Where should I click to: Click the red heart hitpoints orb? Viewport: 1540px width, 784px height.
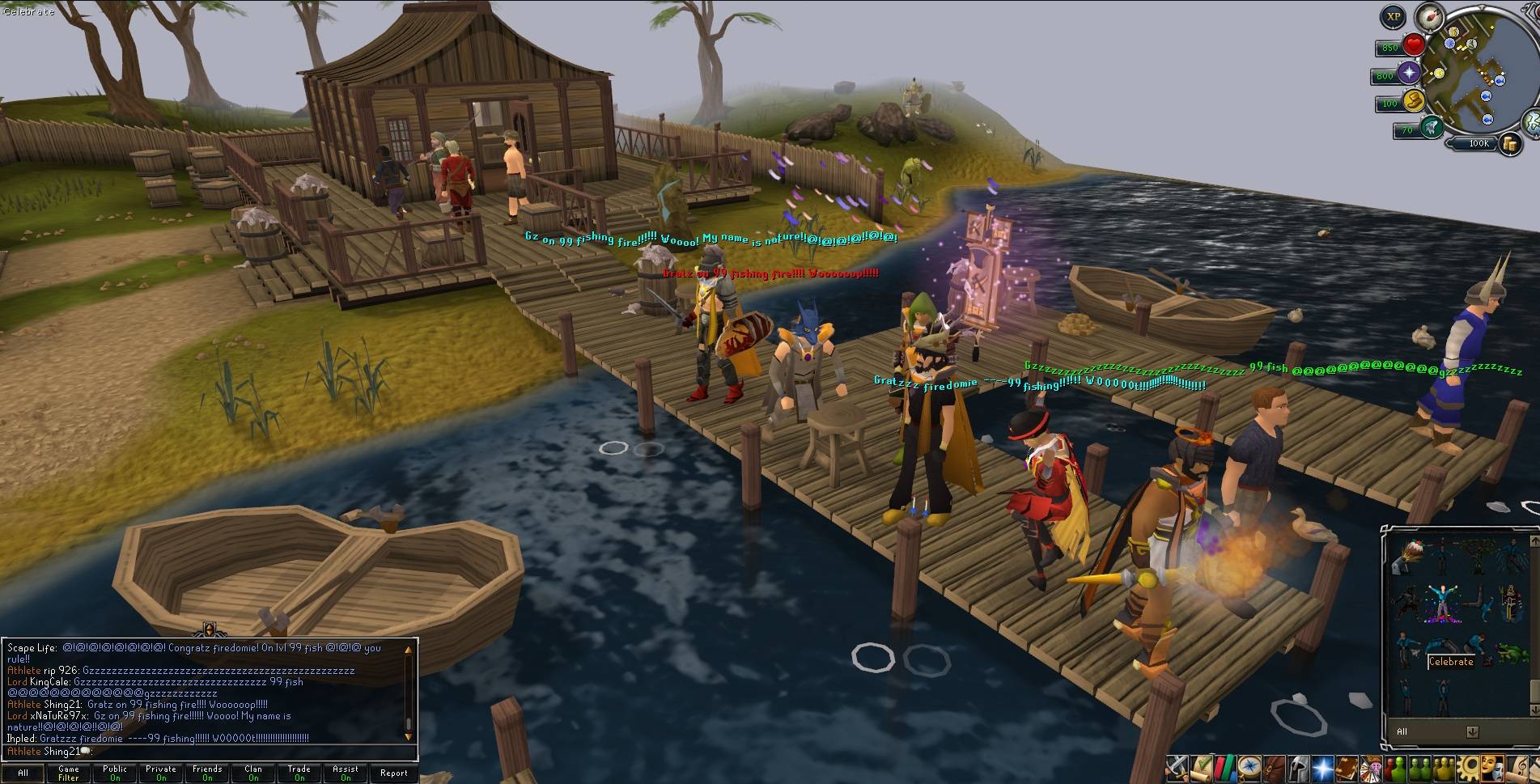[x=1415, y=44]
